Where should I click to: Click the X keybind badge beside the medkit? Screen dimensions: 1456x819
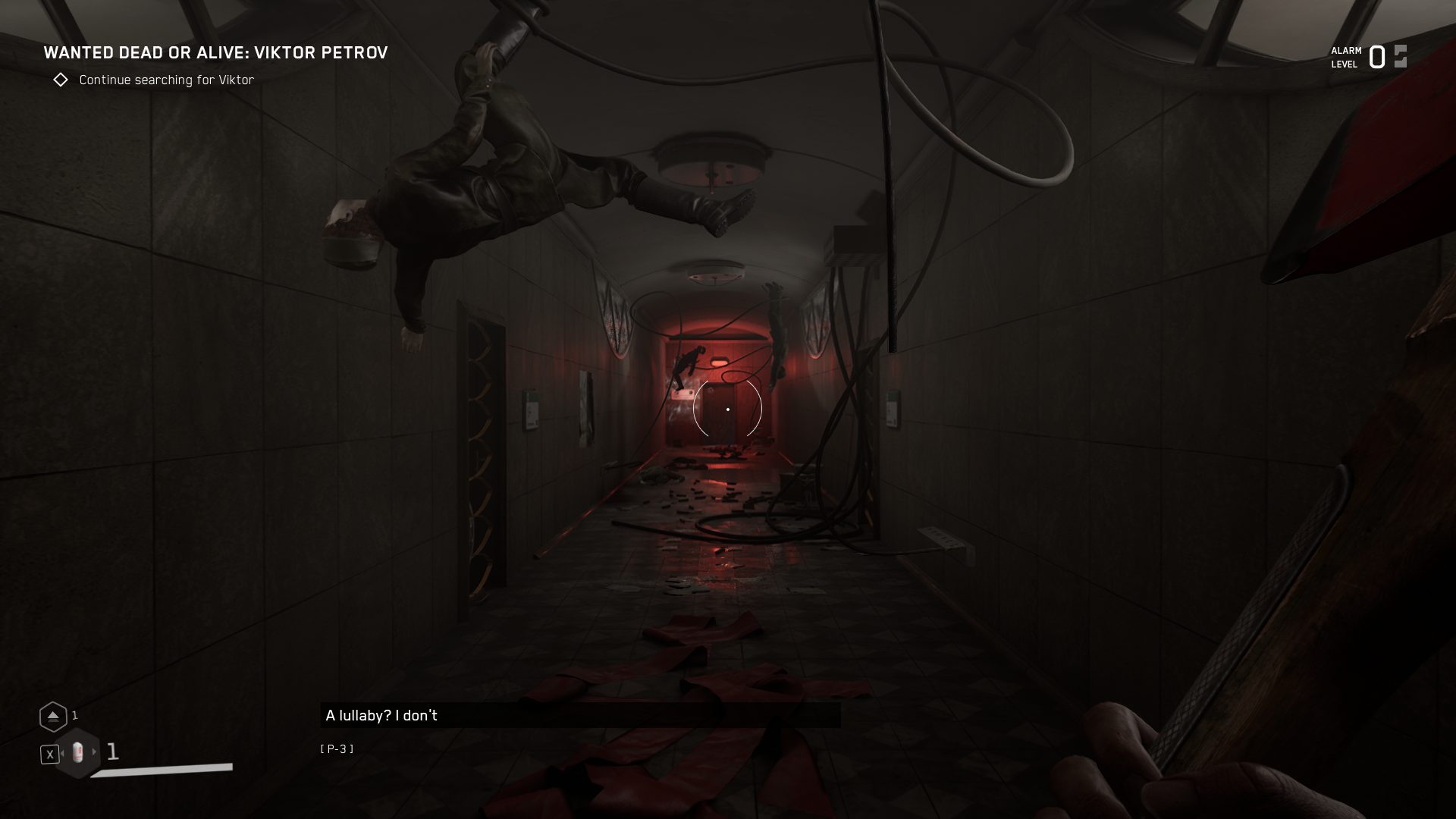pos(49,753)
